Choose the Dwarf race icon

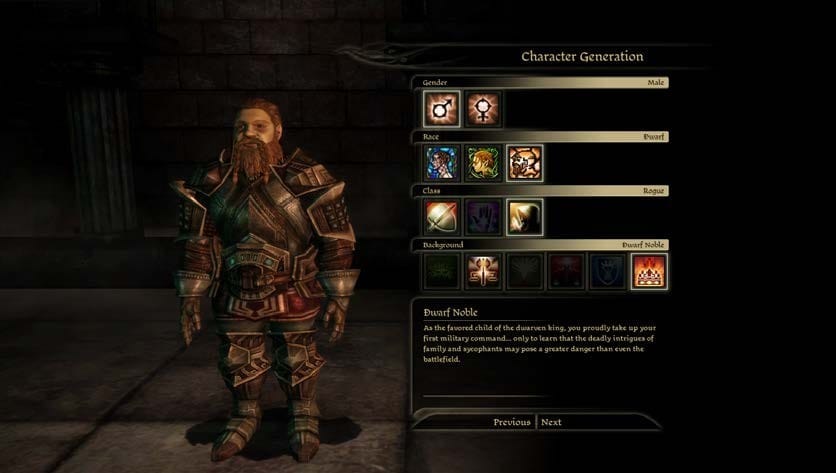pos(524,163)
